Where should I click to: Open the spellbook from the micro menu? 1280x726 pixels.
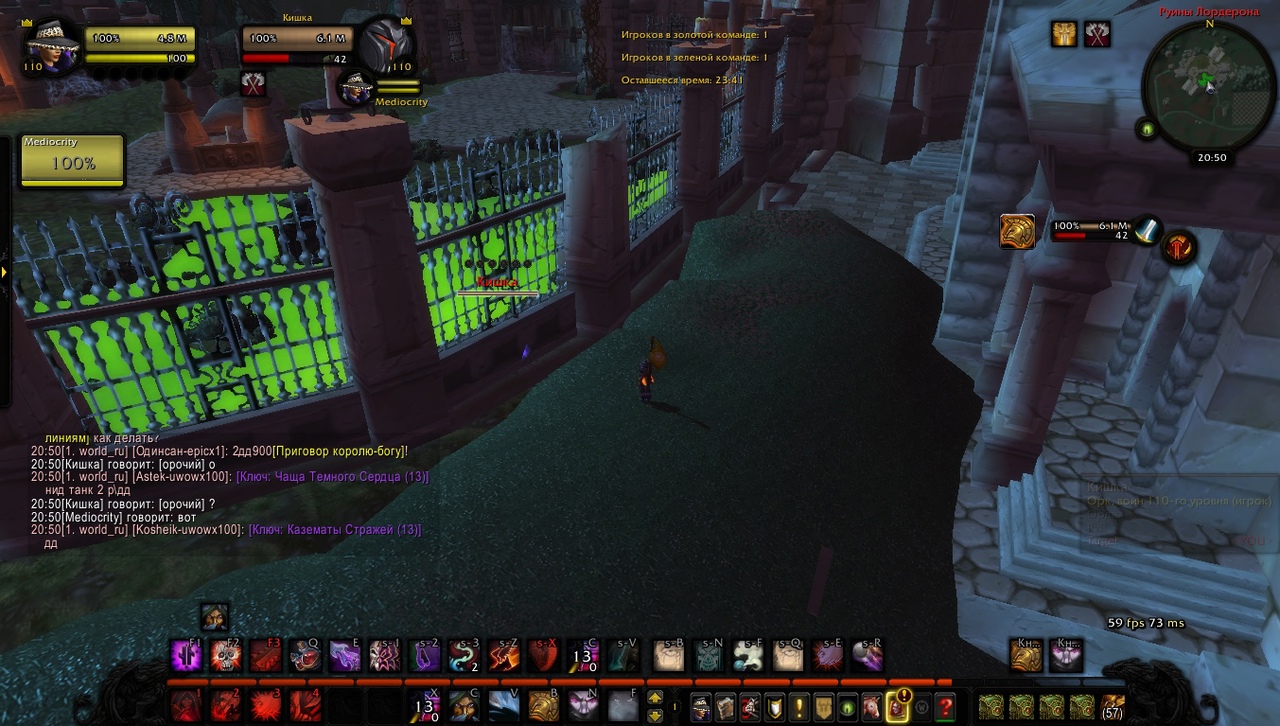(725, 708)
